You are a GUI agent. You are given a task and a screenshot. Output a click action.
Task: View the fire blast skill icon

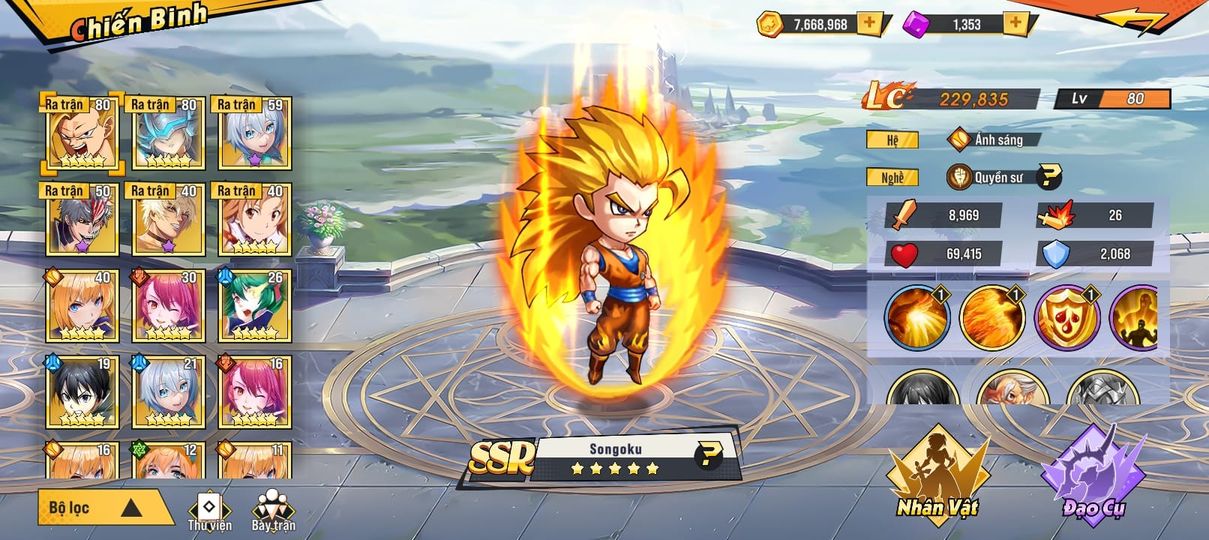(x=918, y=318)
